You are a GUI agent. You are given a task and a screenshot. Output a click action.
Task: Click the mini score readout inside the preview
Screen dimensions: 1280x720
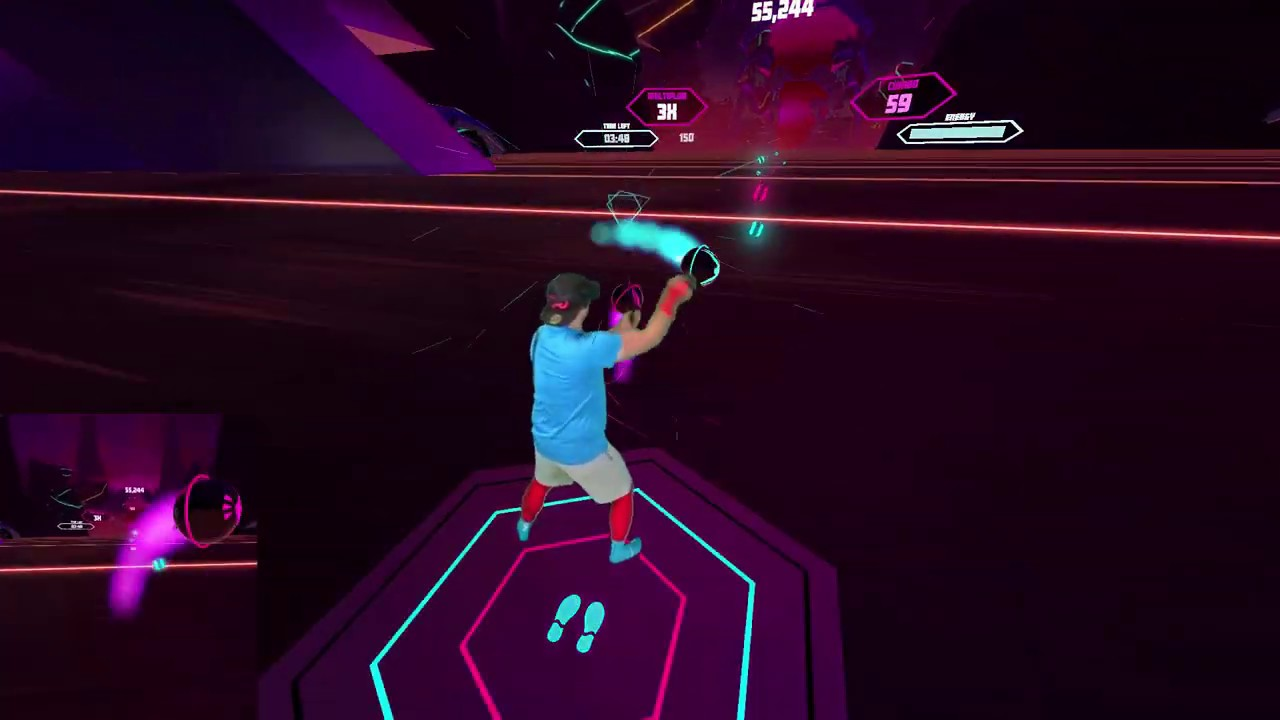[x=133, y=490]
